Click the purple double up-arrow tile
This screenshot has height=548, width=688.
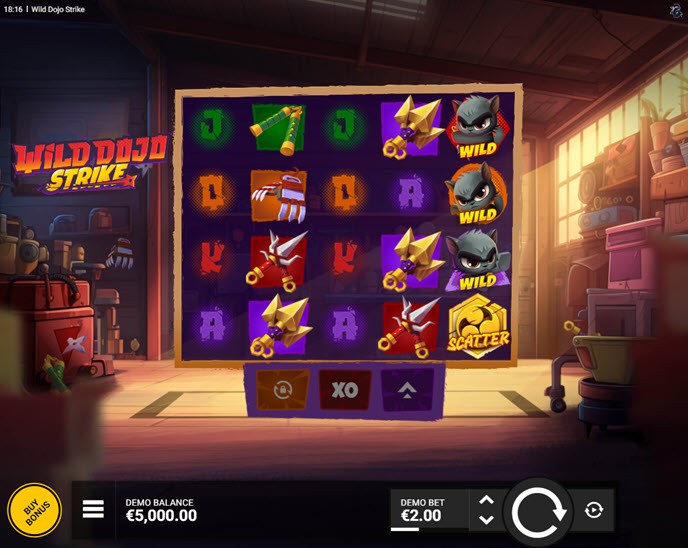pos(408,390)
